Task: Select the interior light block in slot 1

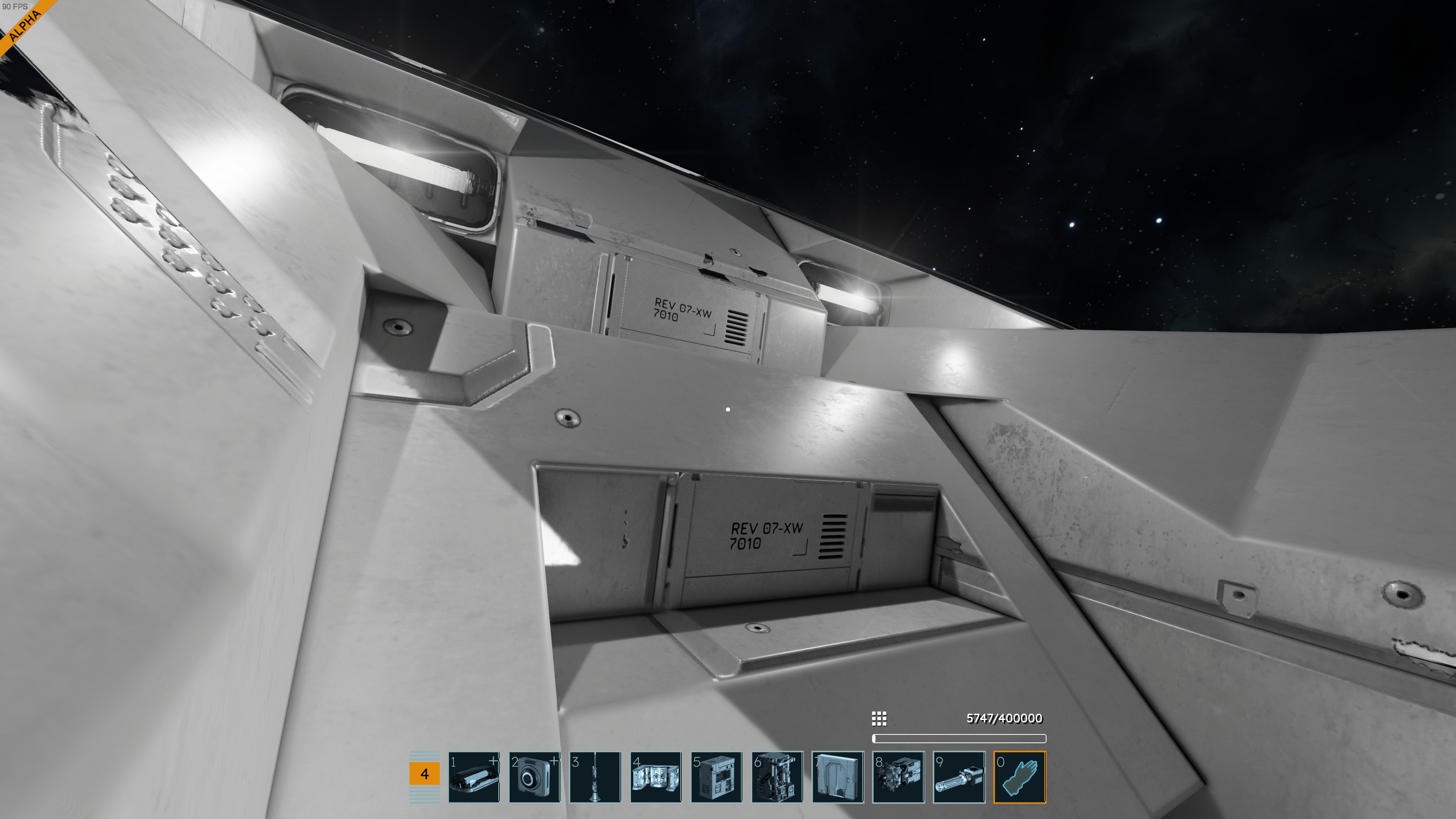Action: coord(474,777)
